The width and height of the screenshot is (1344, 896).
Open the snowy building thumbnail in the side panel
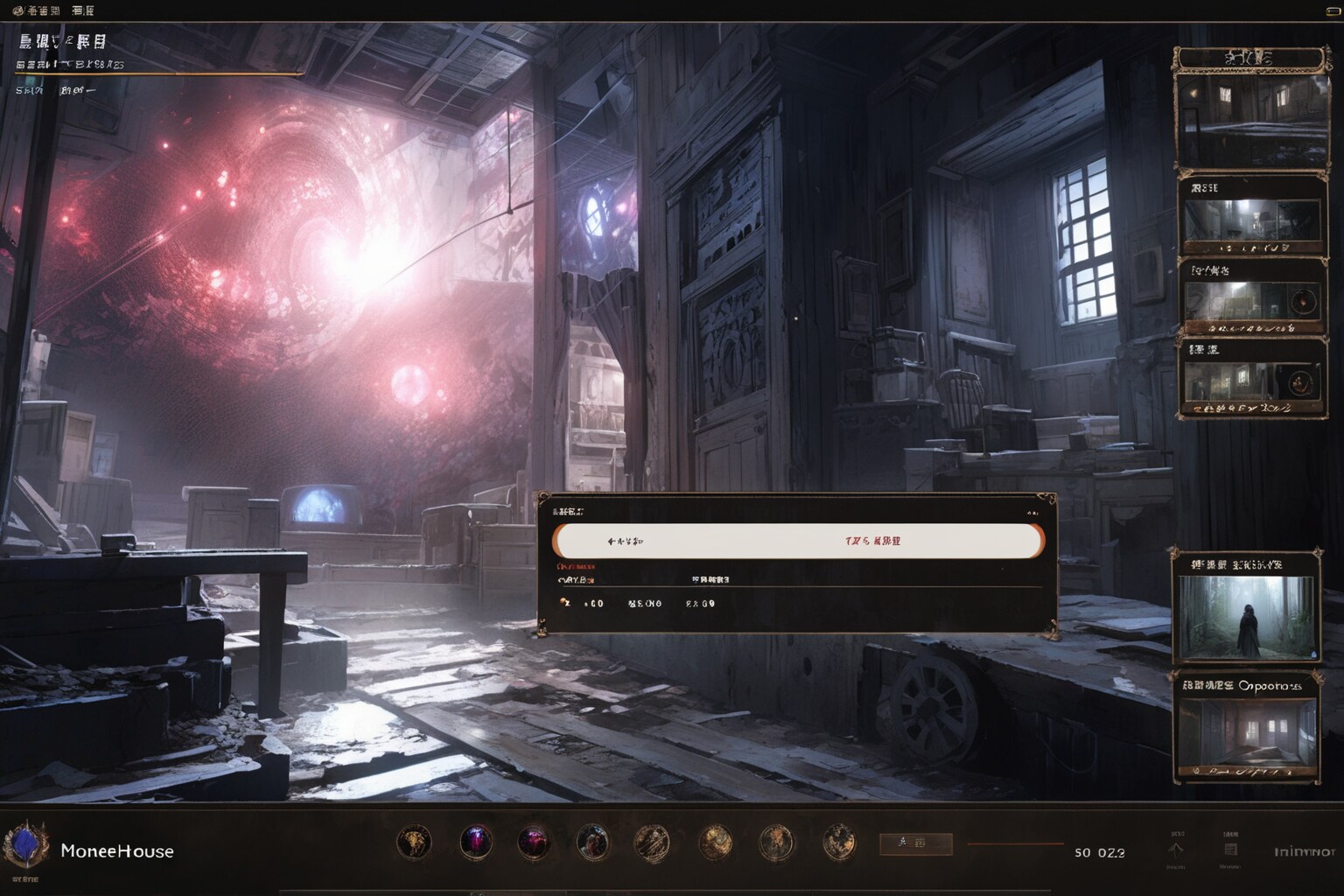(x=1249, y=121)
